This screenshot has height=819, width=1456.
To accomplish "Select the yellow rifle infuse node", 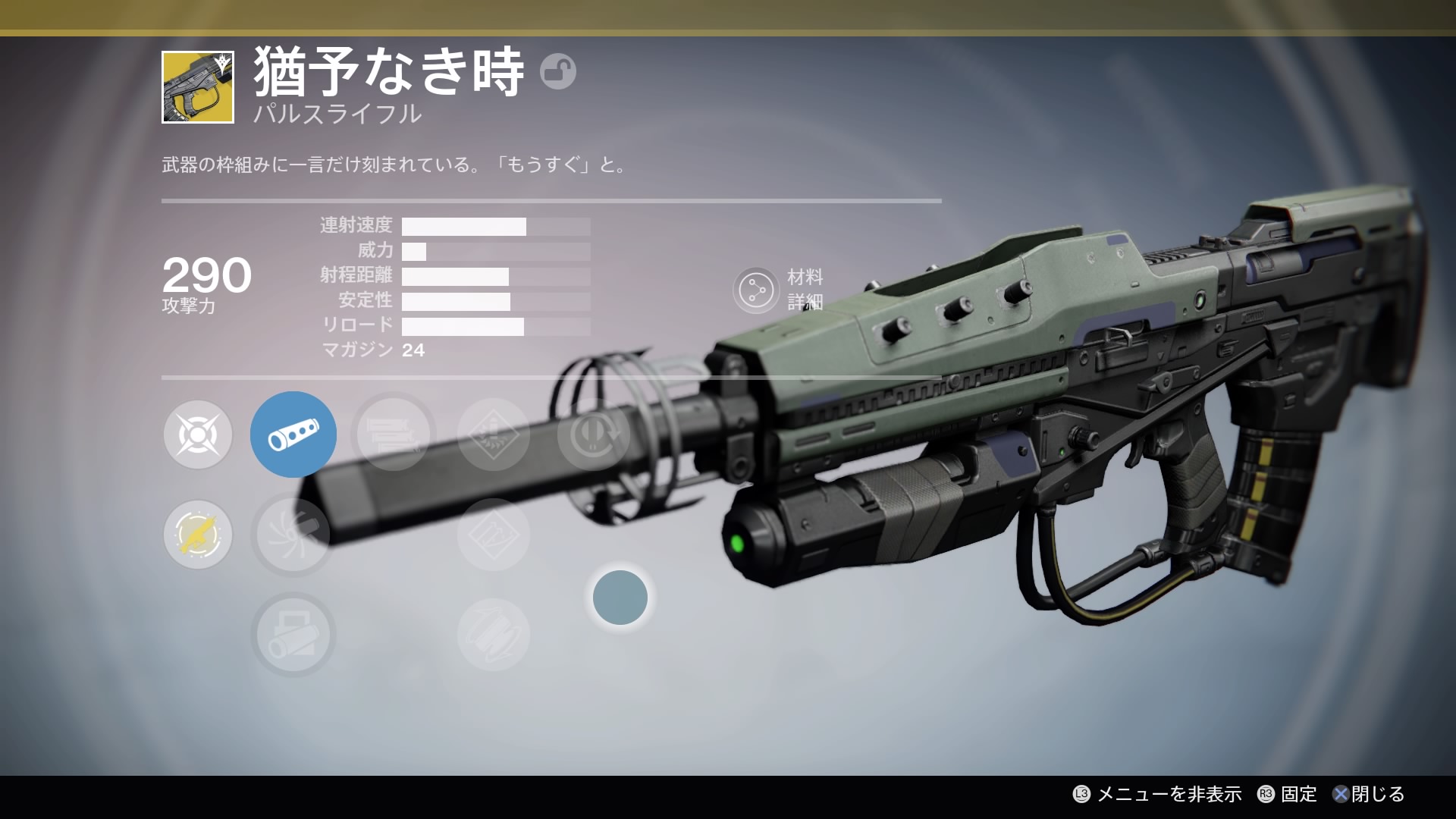I will (198, 535).
